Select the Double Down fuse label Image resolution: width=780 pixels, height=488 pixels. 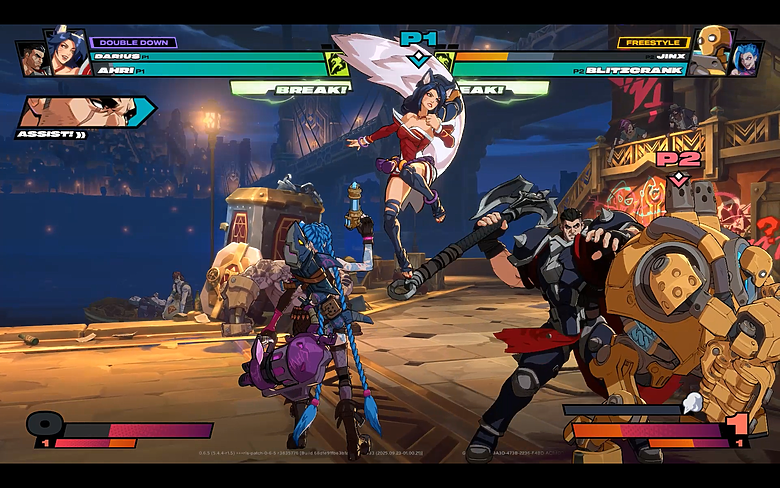[134, 43]
